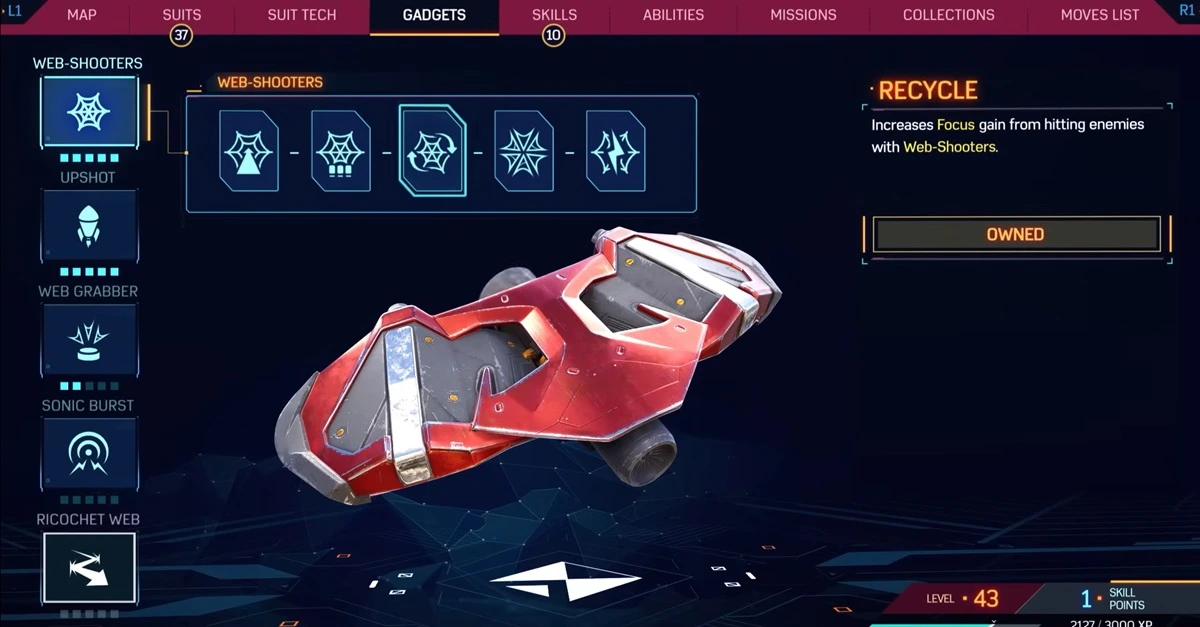Open the Skills tab
This screenshot has height=627, width=1200.
coord(554,15)
